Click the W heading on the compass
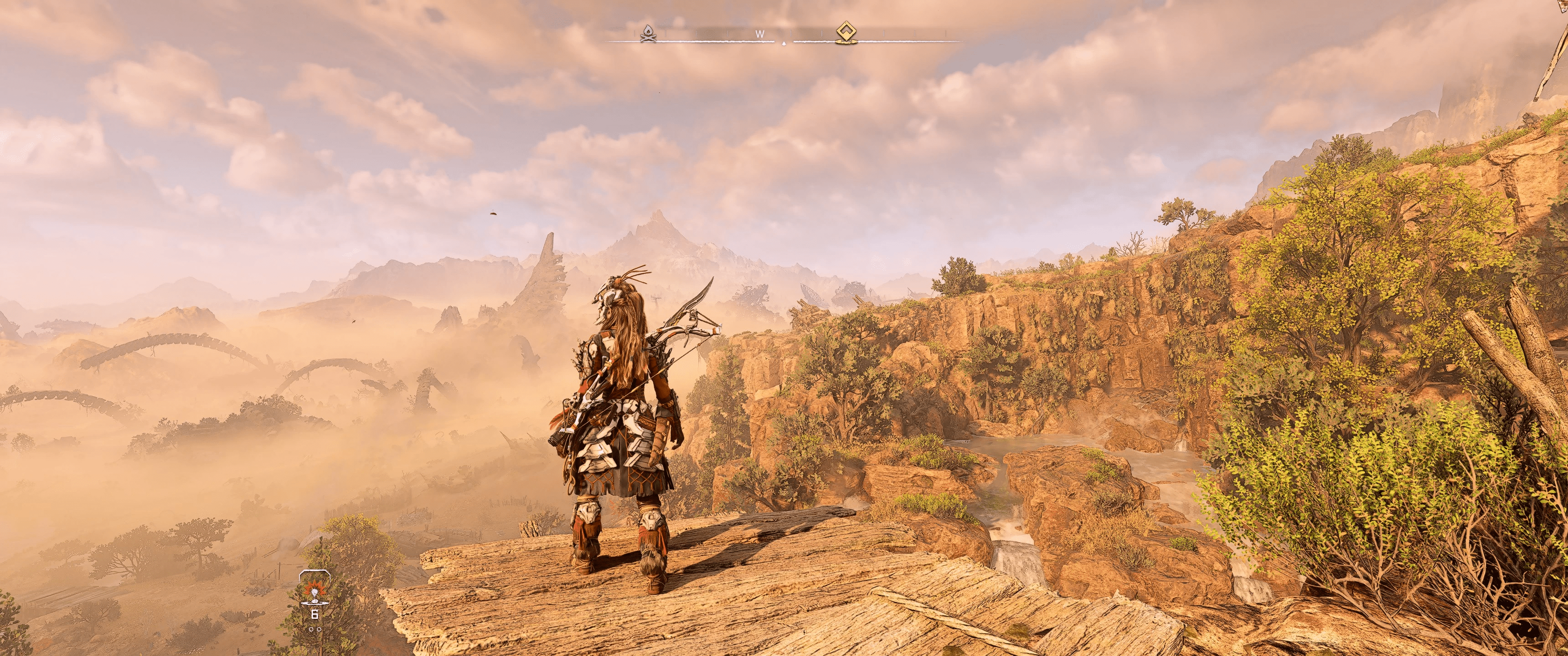Viewport: 1568px width, 656px height. pos(760,35)
